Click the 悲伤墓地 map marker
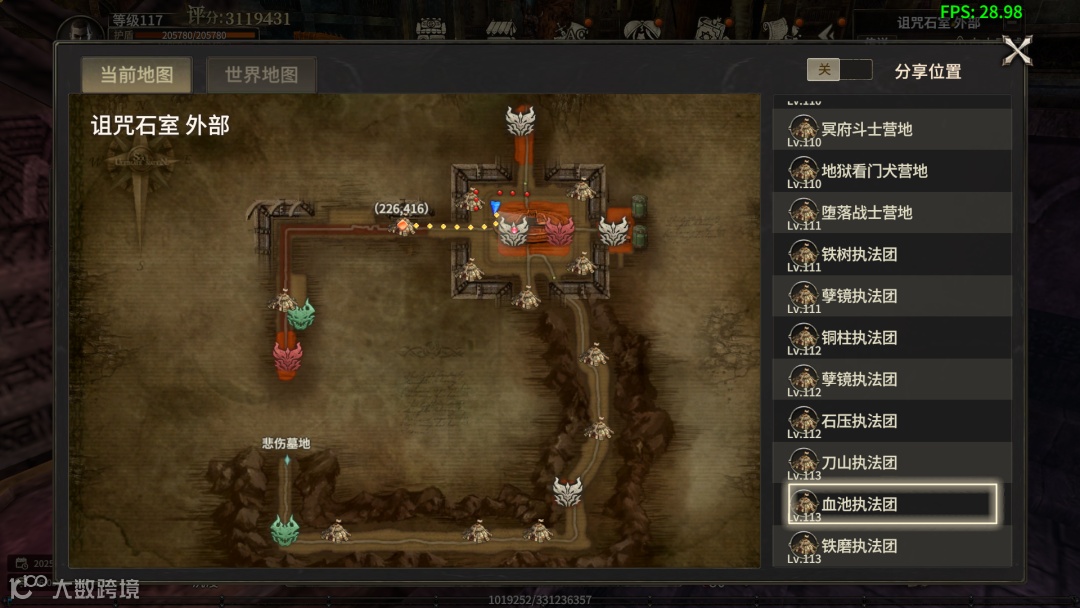Screen dimensions: 1080x608 click(287, 459)
